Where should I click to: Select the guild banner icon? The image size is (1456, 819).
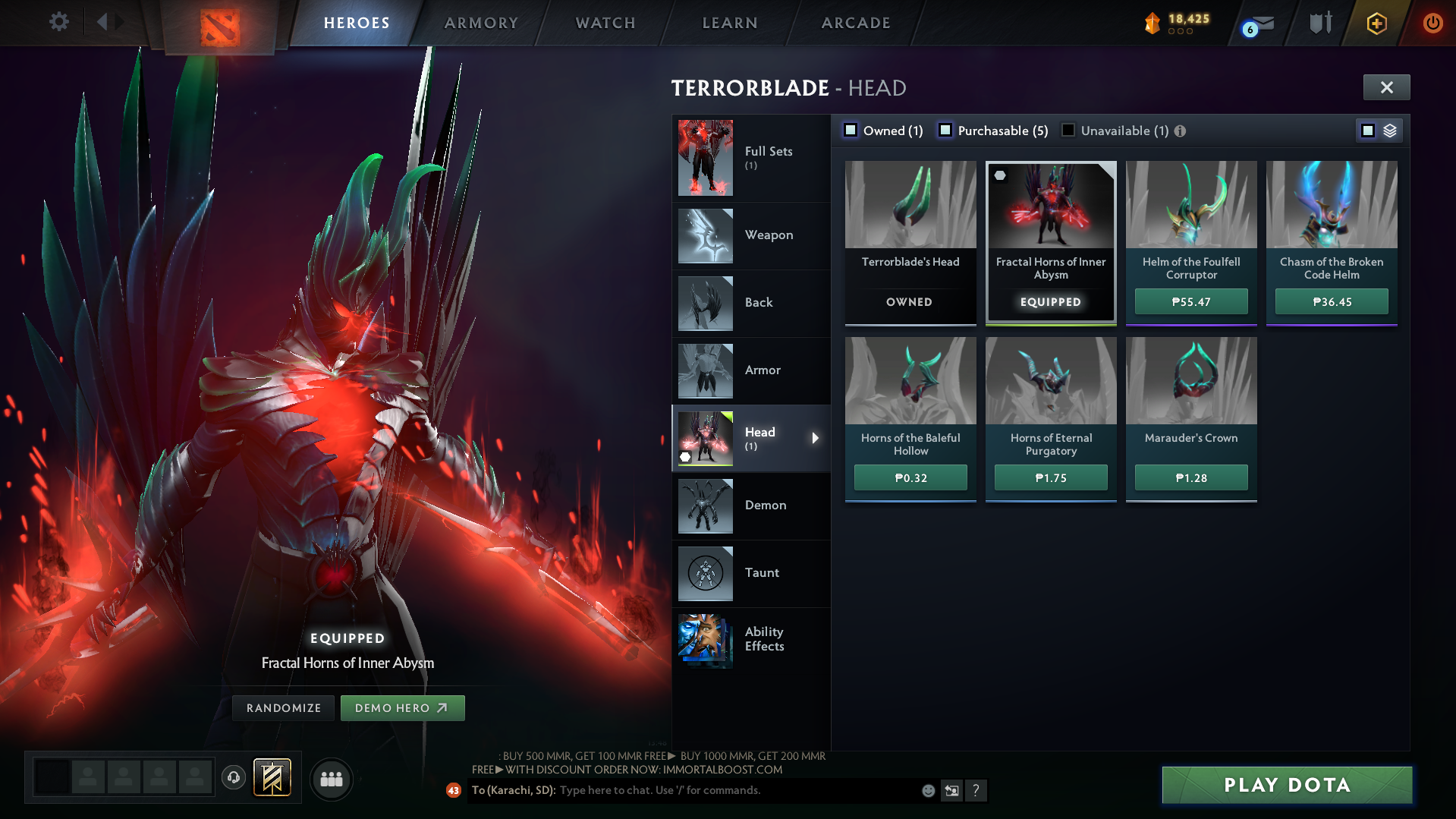click(x=271, y=778)
